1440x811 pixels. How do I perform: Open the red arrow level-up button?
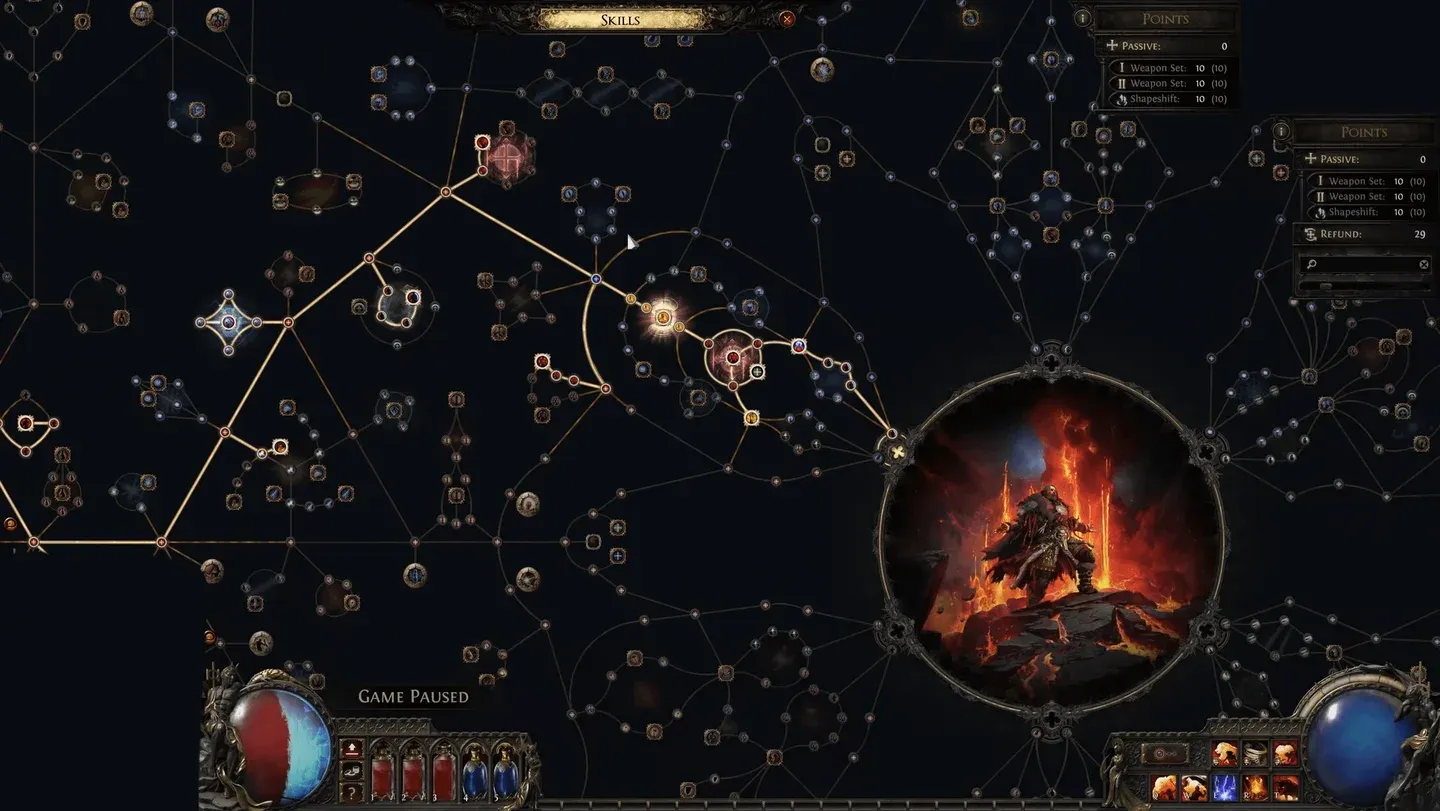point(352,749)
